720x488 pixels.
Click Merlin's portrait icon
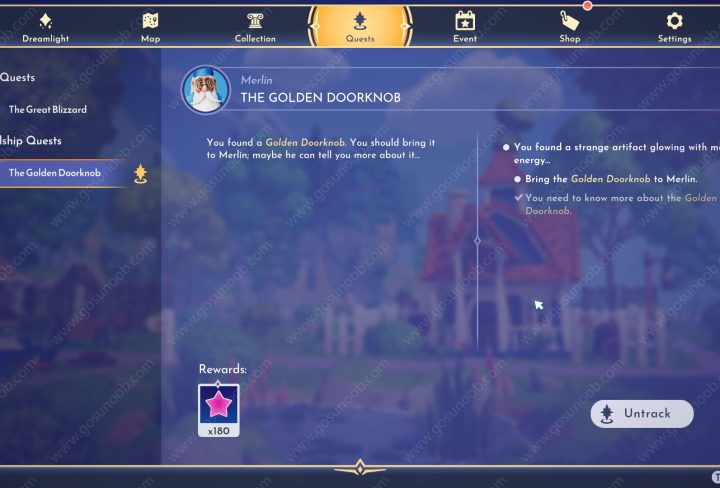[206, 89]
